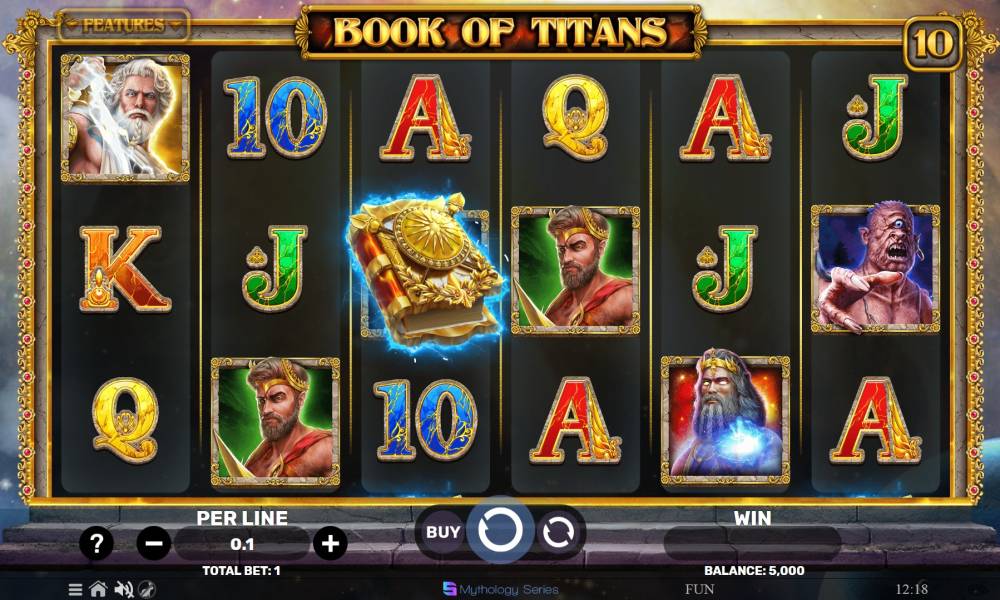Toggle the sound speaker icon

click(124, 589)
